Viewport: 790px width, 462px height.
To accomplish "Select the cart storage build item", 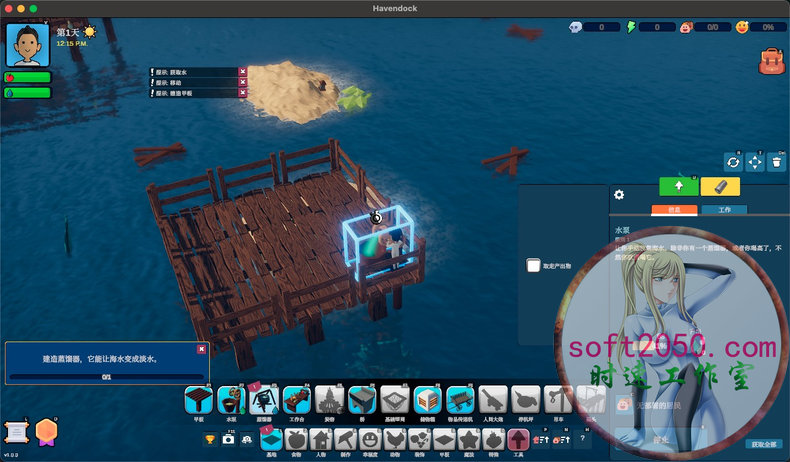I will tap(461, 400).
